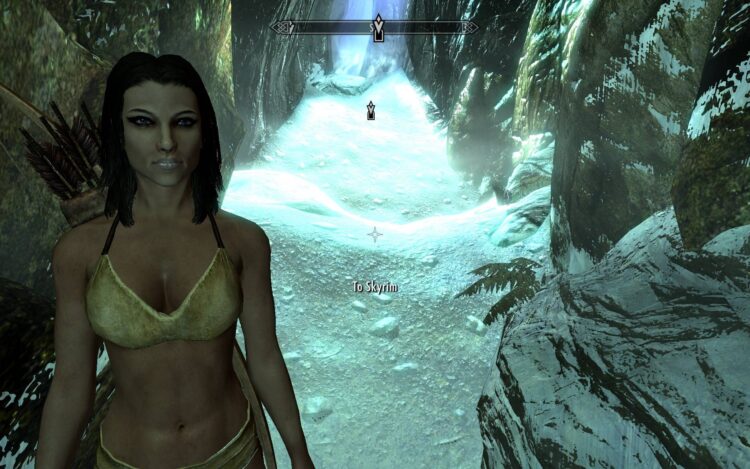Click the floating objective arrow marker
This screenshot has width=750, height=469.
pos(371,109)
